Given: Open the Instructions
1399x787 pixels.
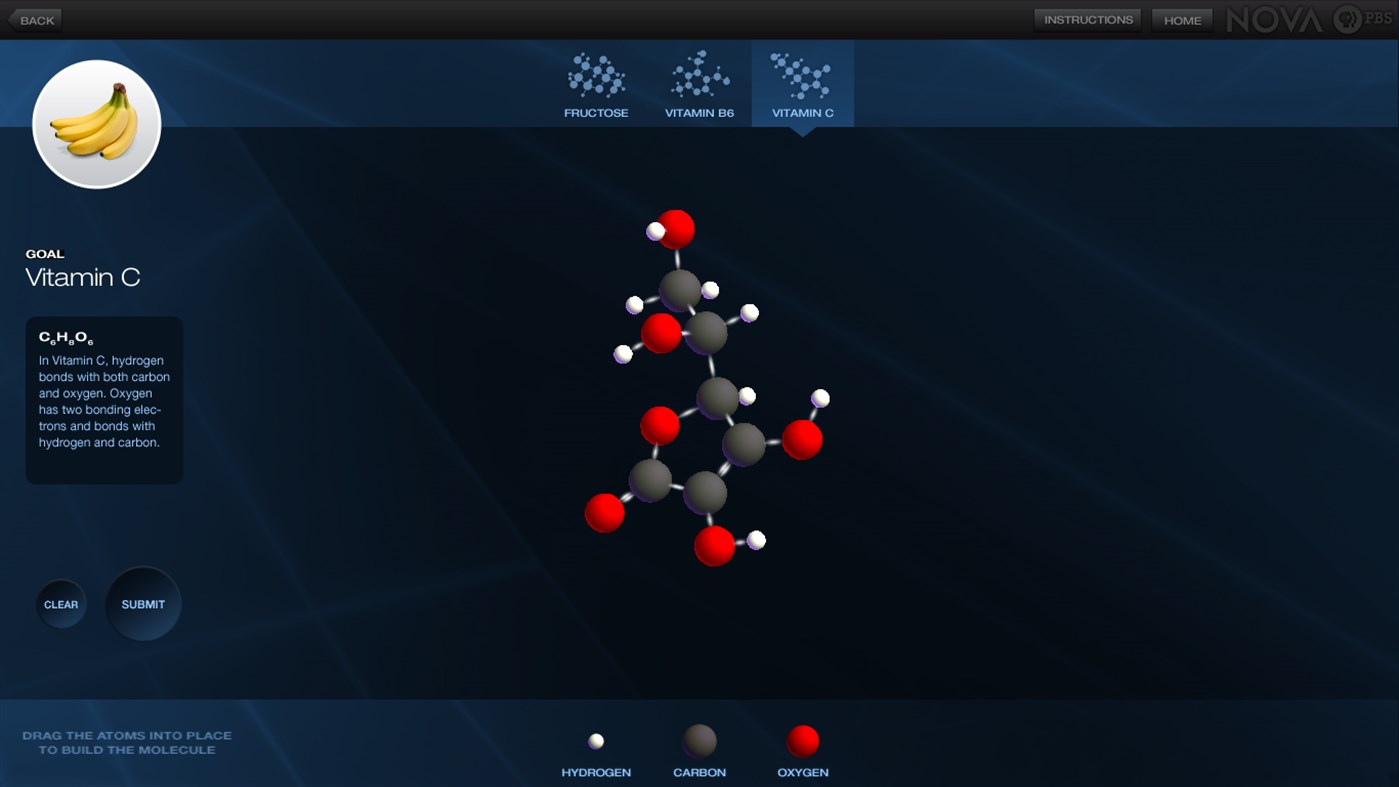Looking at the screenshot, I should click(x=1087, y=19).
